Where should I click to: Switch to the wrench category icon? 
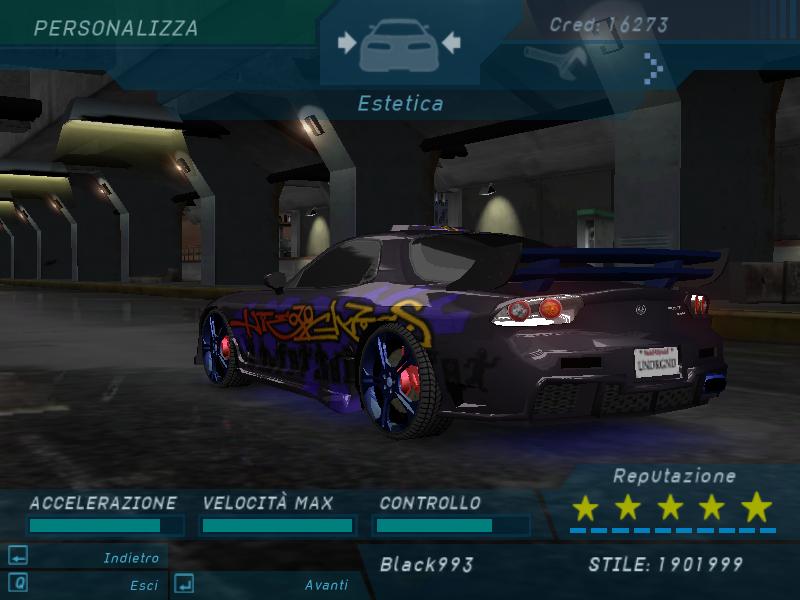553,66
